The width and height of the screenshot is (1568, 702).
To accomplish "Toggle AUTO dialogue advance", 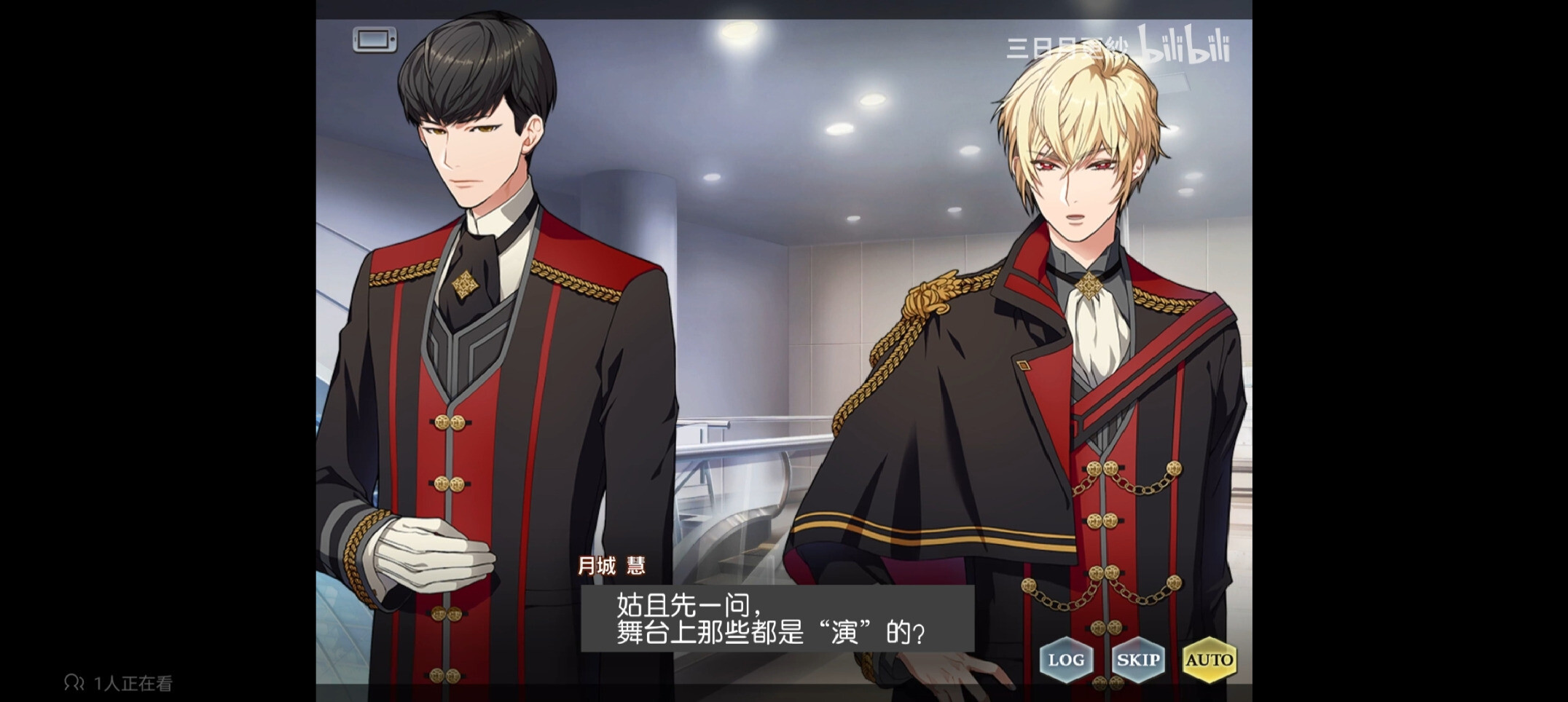I will 1209,660.
